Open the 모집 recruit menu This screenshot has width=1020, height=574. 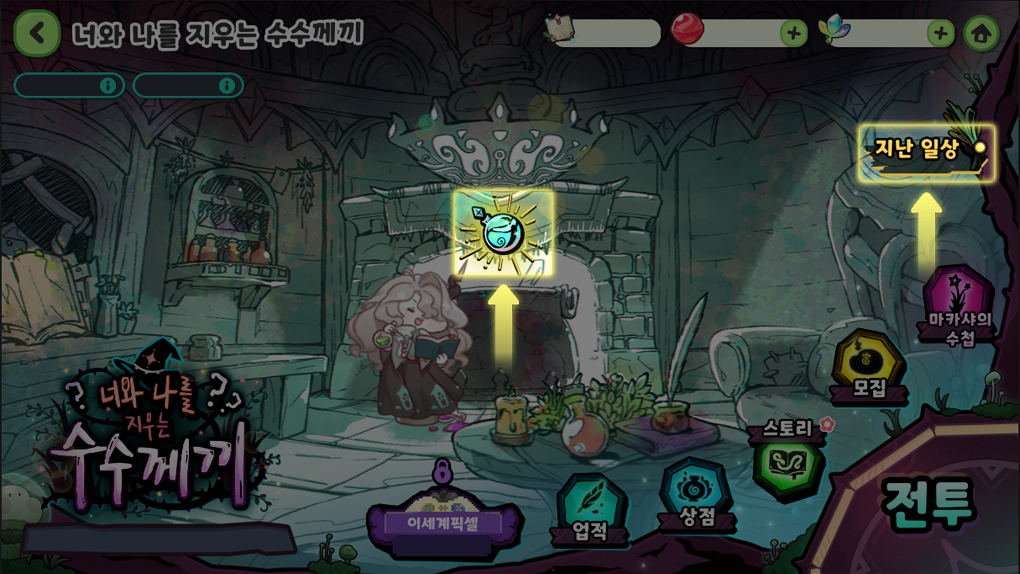[869, 367]
